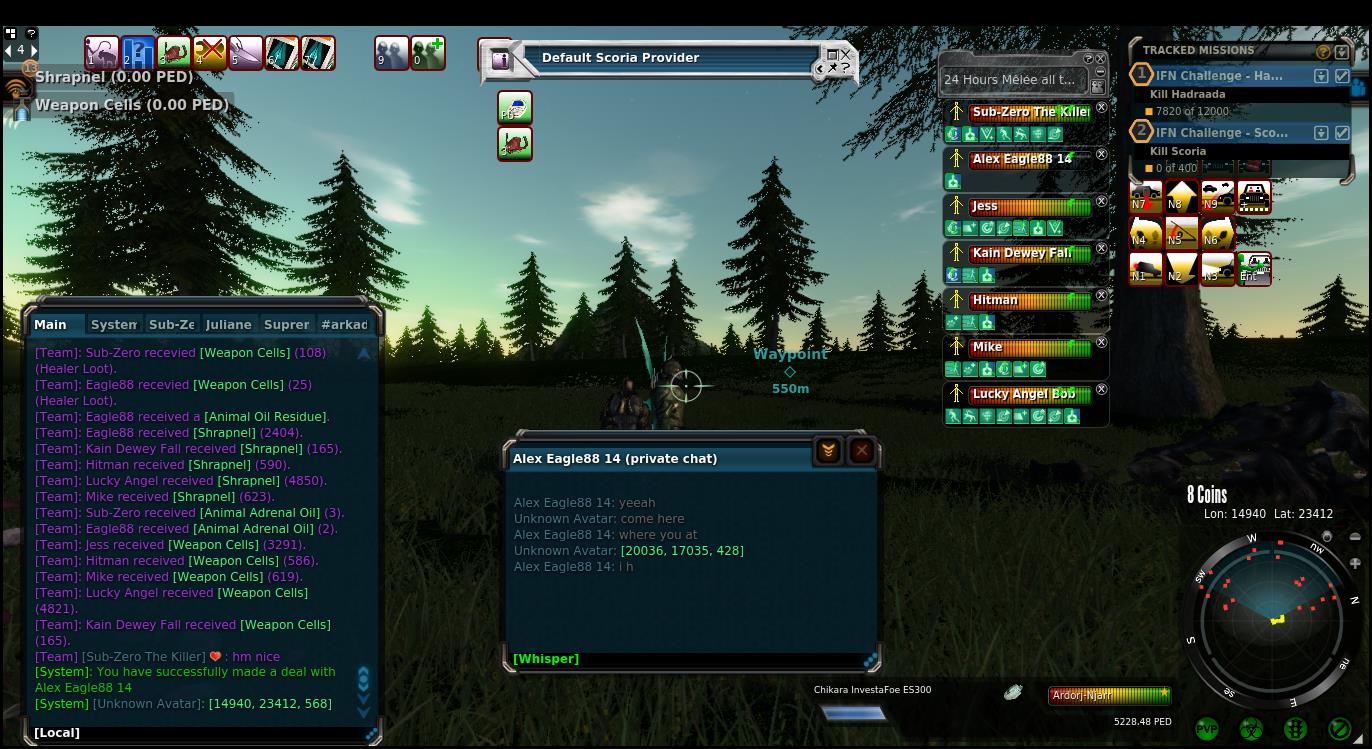Viewport: 1372px width, 749px height.
Task: Minimize the private chat window
Action: [x=828, y=452]
